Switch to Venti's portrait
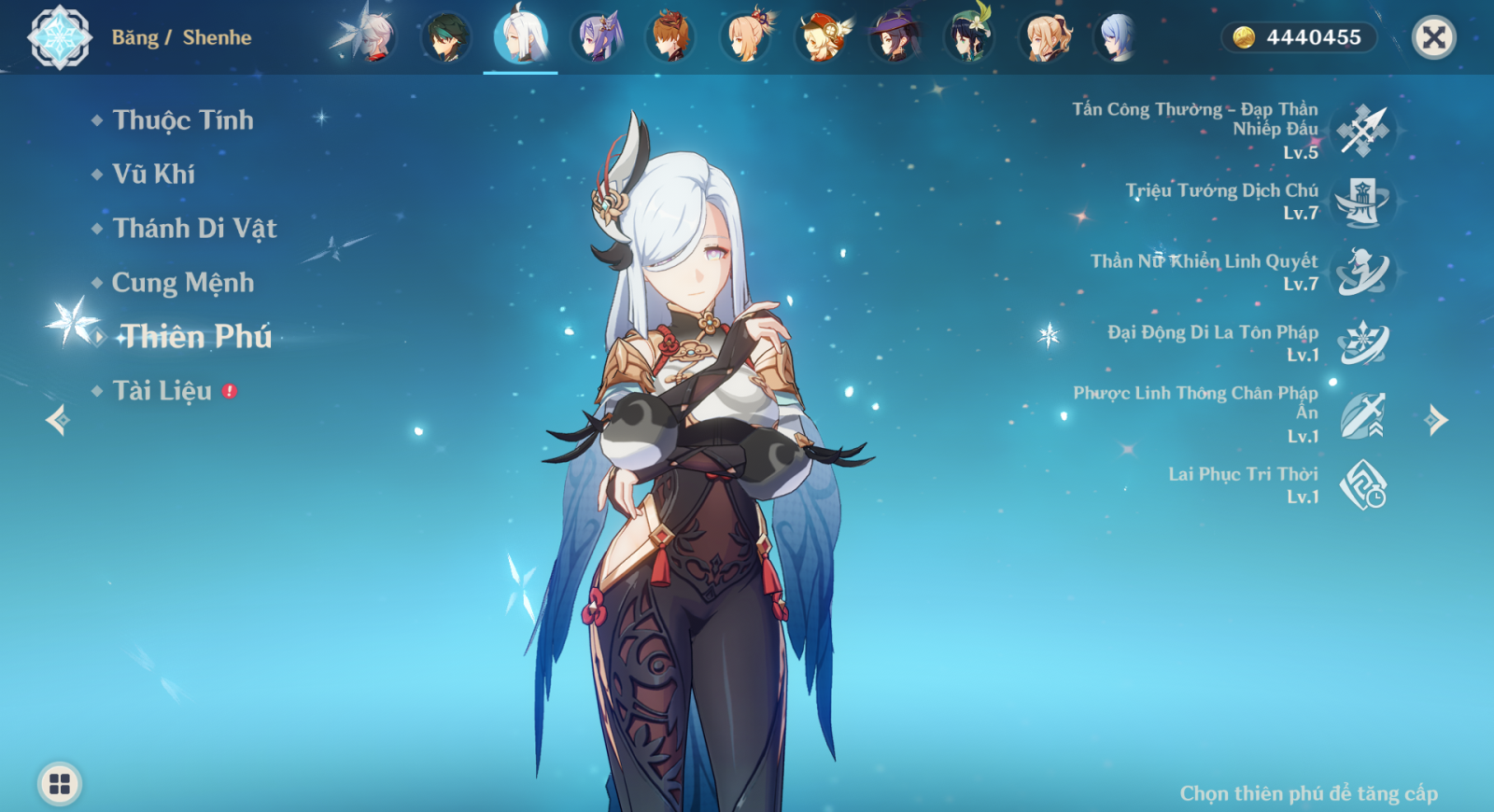The image size is (1494, 812). click(969, 38)
